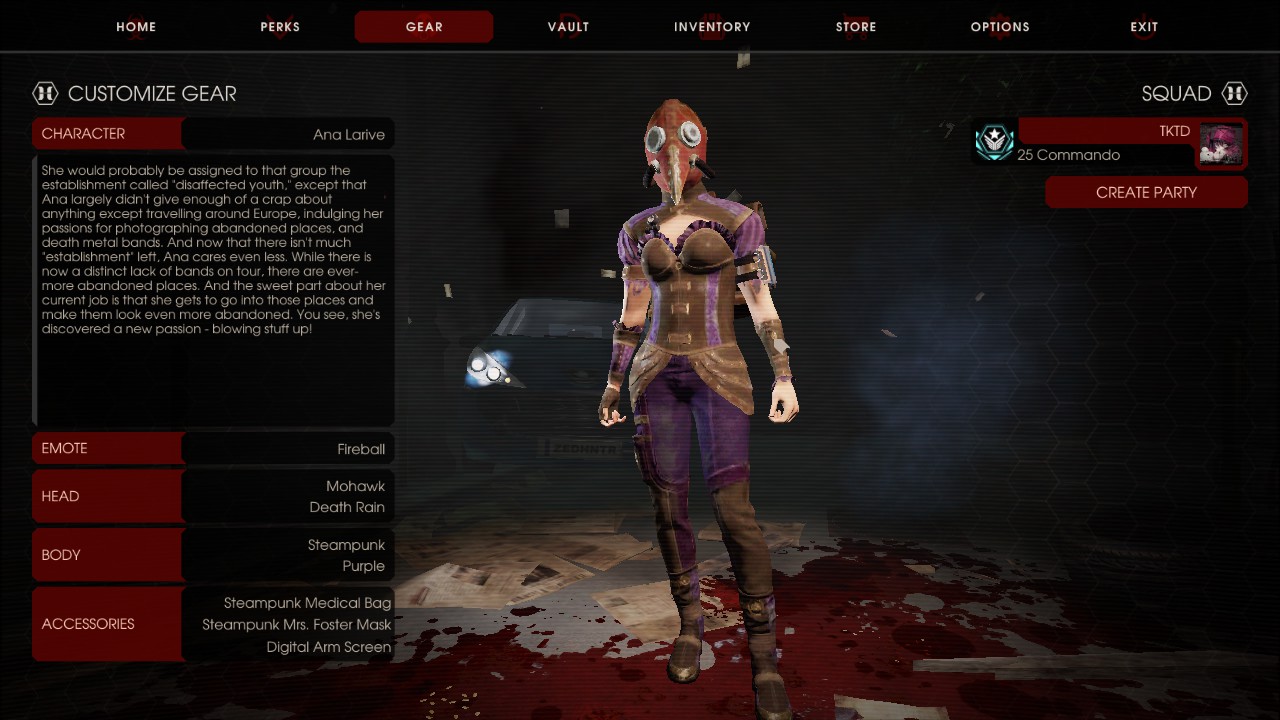Select TKTD's player avatar in squad

(1221, 144)
